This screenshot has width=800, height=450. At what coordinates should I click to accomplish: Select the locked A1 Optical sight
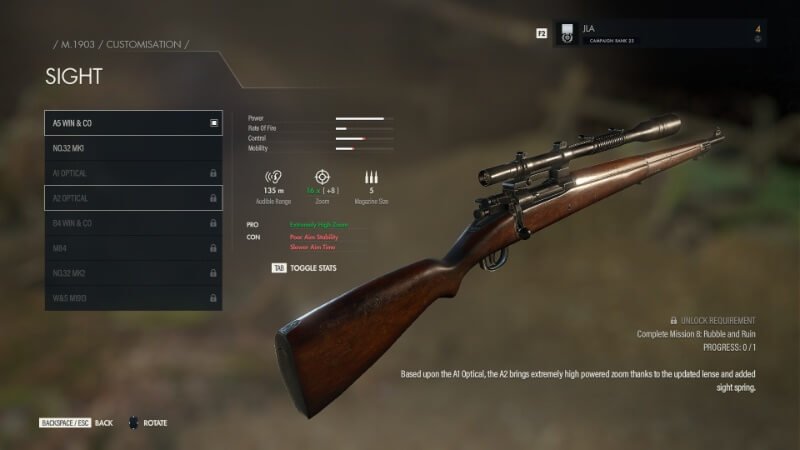point(133,173)
